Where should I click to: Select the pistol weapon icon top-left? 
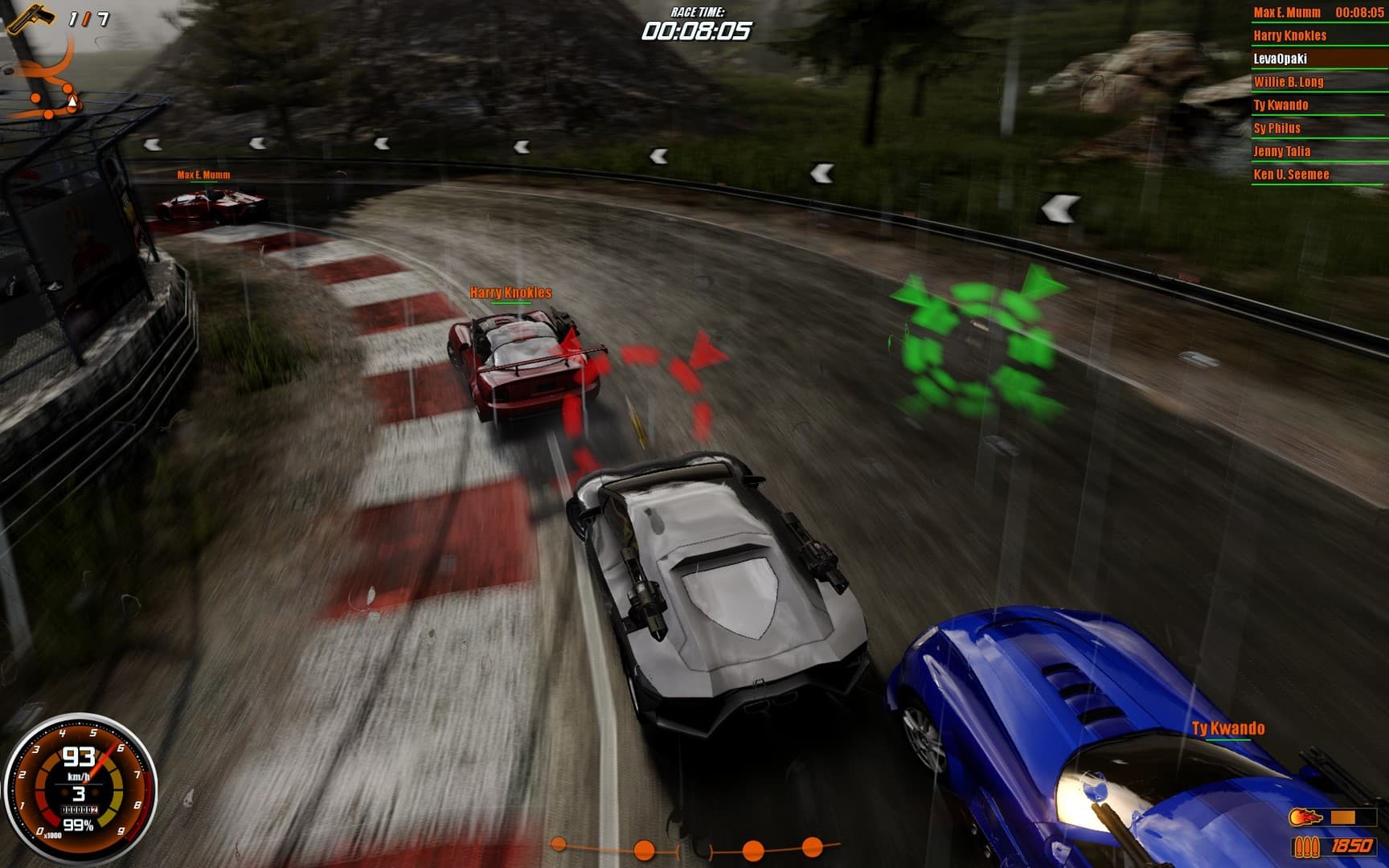tap(31, 20)
